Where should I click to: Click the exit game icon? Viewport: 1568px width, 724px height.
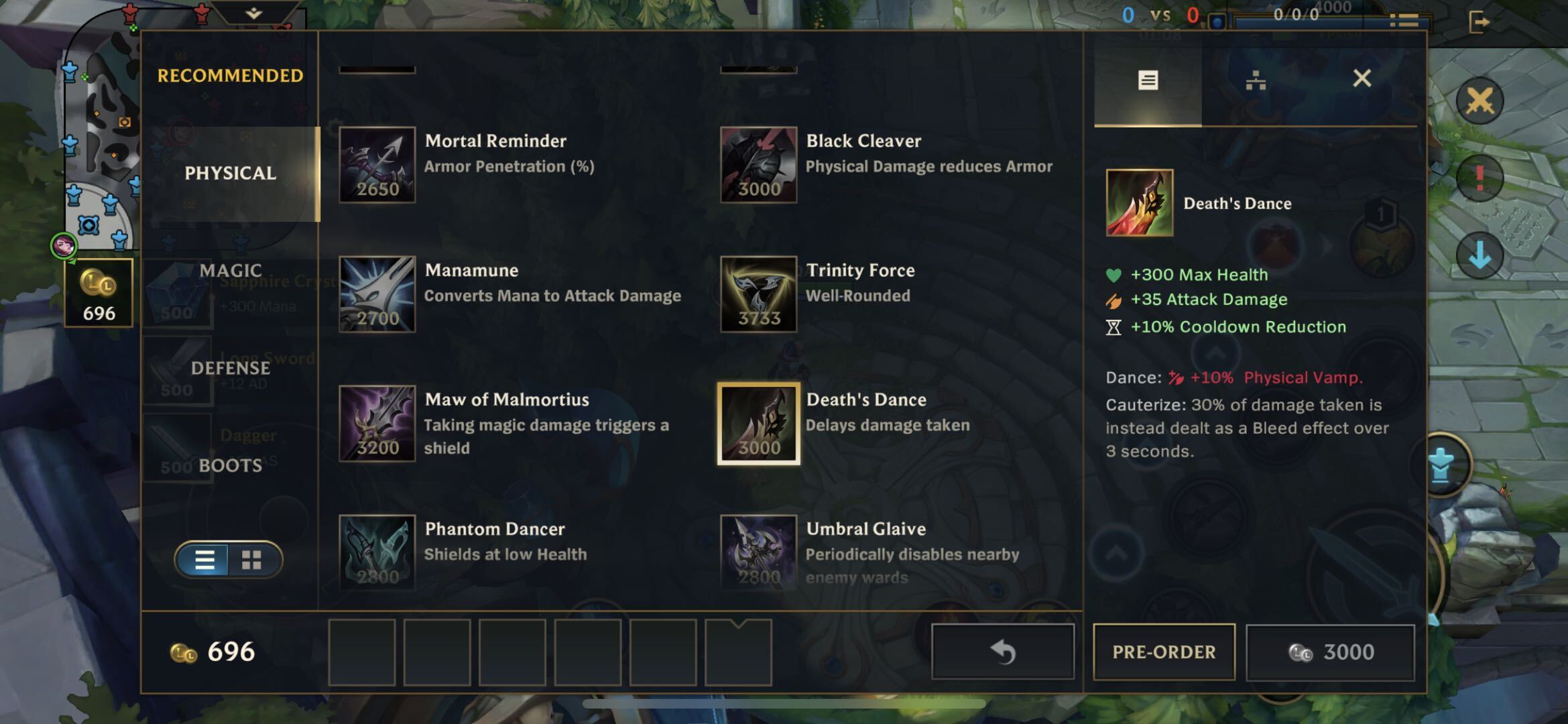coord(1479,22)
